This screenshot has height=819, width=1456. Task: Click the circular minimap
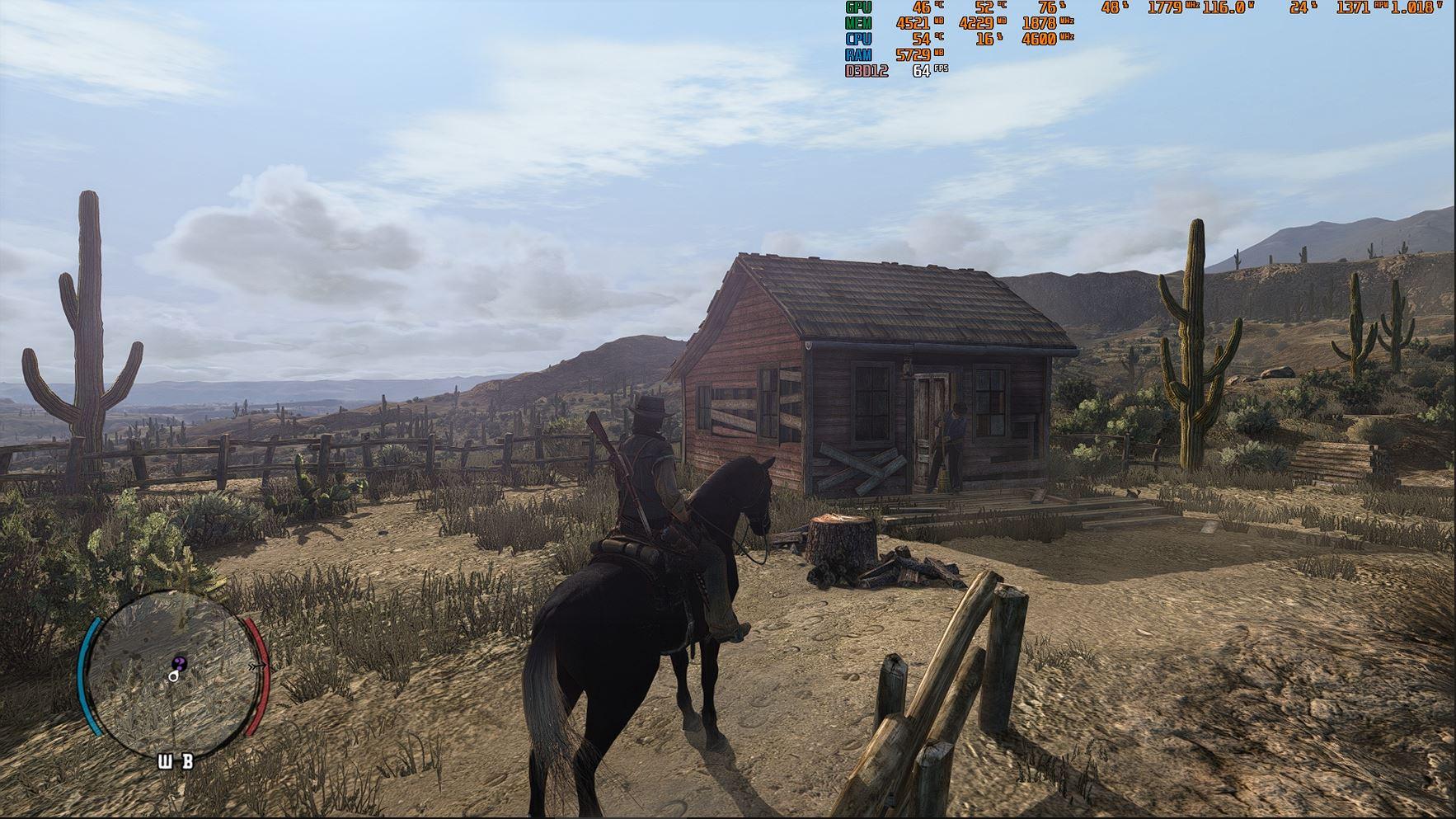click(x=171, y=663)
